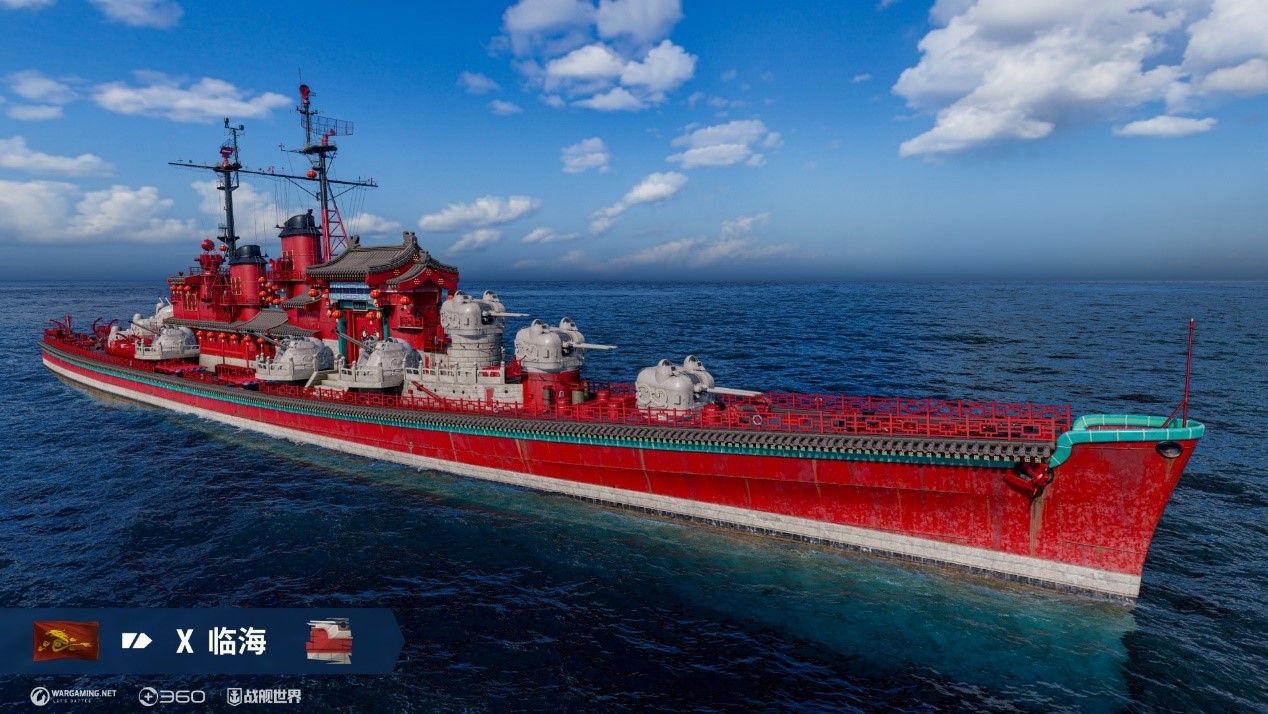Click the Pan-Asia nation flag icon
Image resolution: width=1268 pixels, height=714 pixels.
point(66,641)
